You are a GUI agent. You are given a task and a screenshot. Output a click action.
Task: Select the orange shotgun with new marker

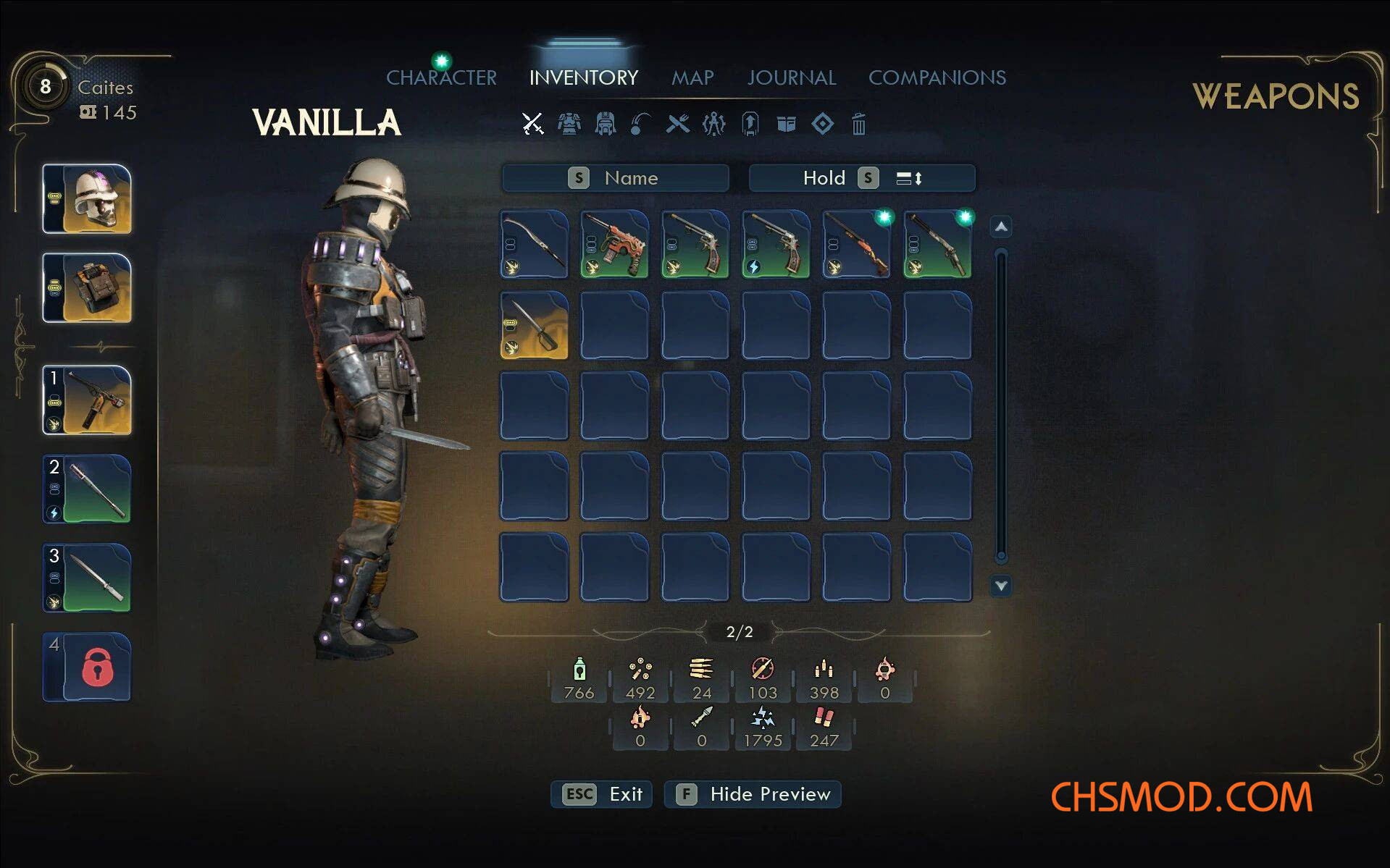tap(857, 245)
